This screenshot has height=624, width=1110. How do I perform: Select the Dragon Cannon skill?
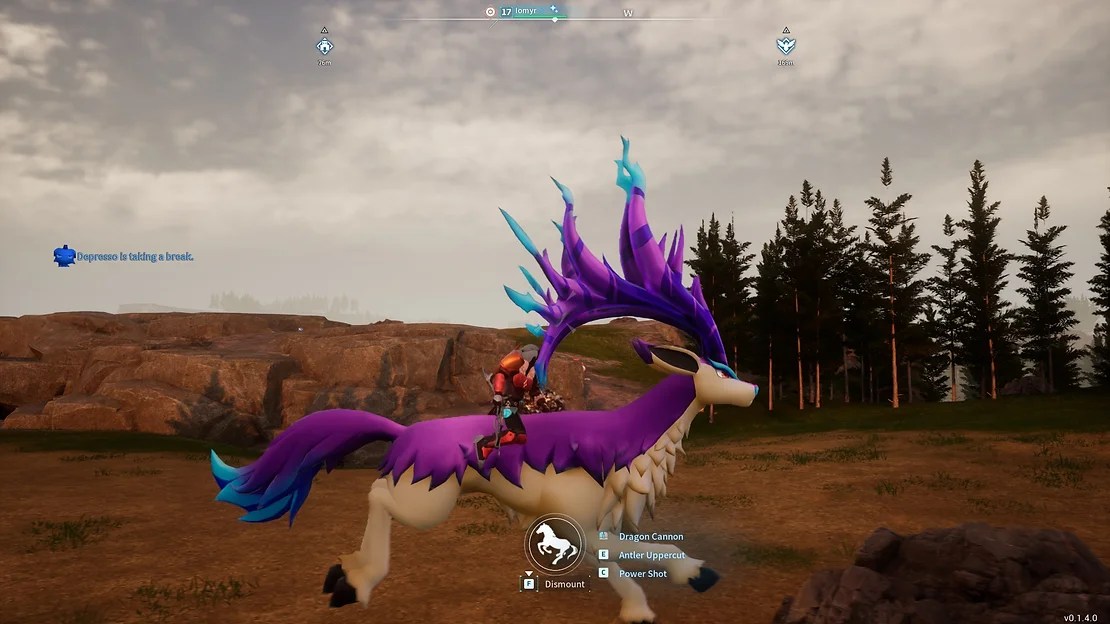pyautogui.click(x=650, y=537)
